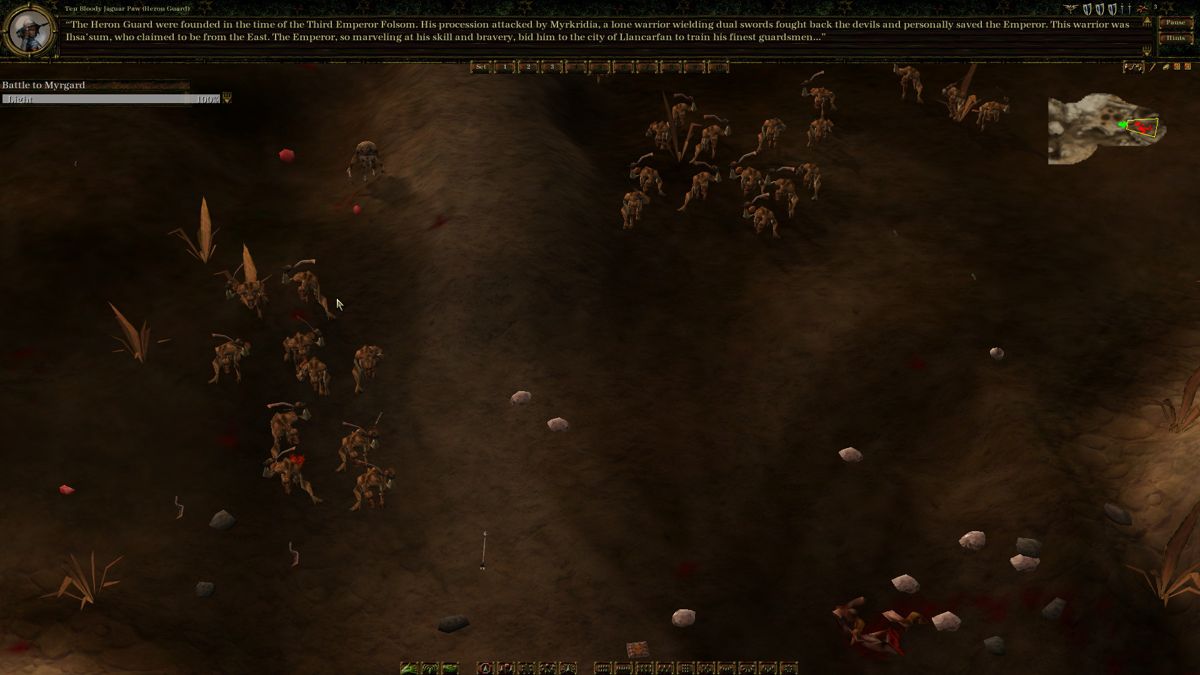The width and height of the screenshot is (1200, 675).
Task: Click the first green command icon
Action: pos(408,668)
